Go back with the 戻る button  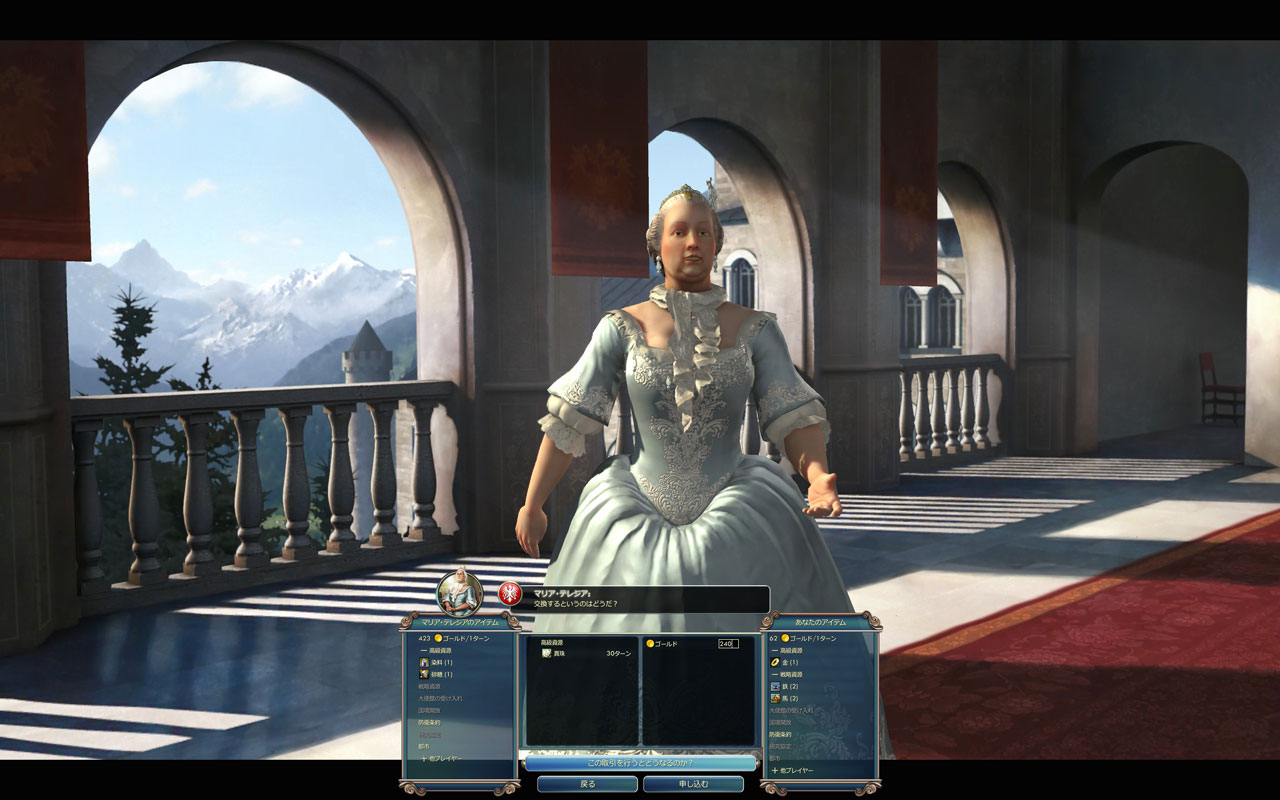587,784
